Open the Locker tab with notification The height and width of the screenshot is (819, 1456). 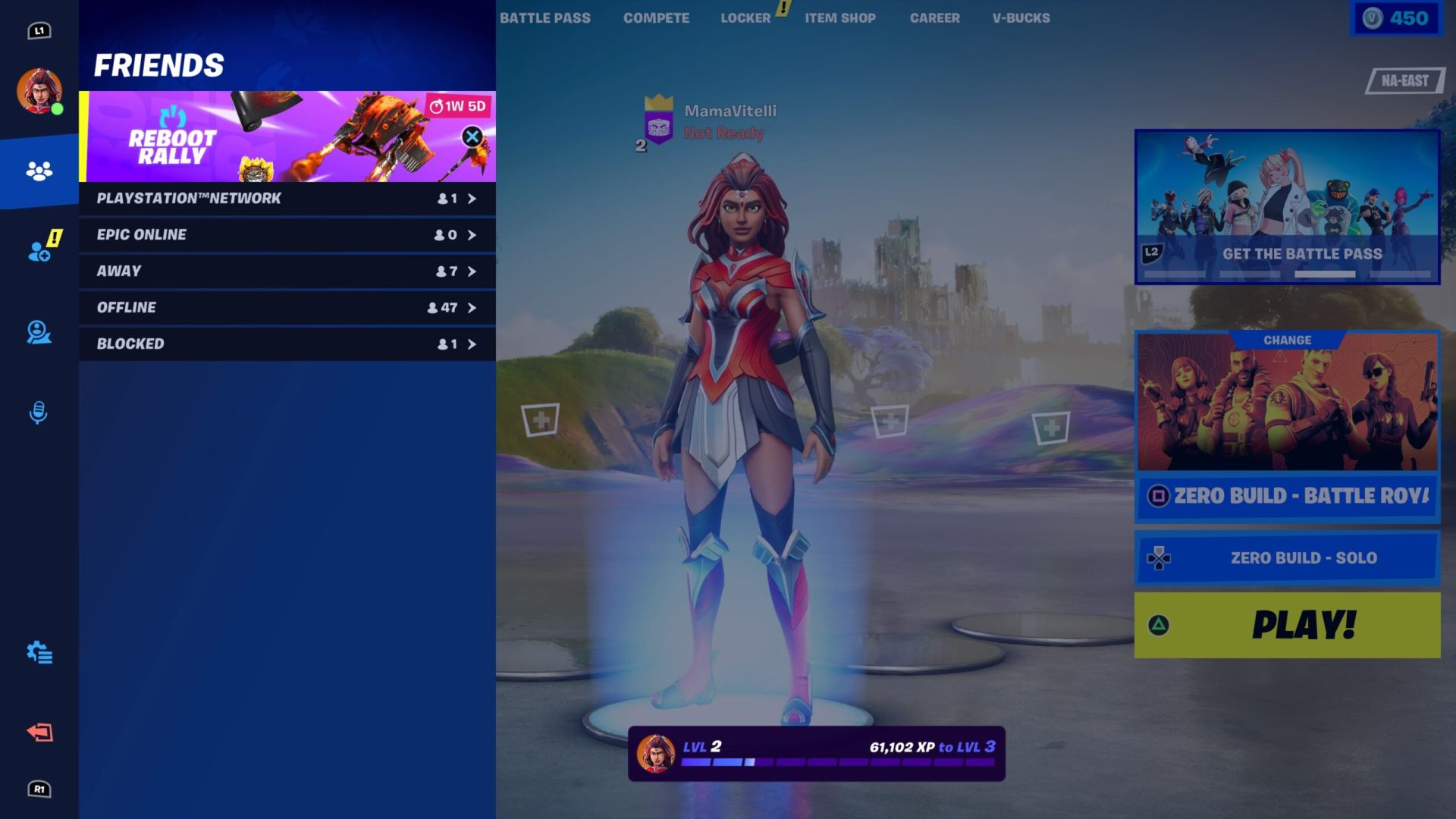tap(746, 17)
